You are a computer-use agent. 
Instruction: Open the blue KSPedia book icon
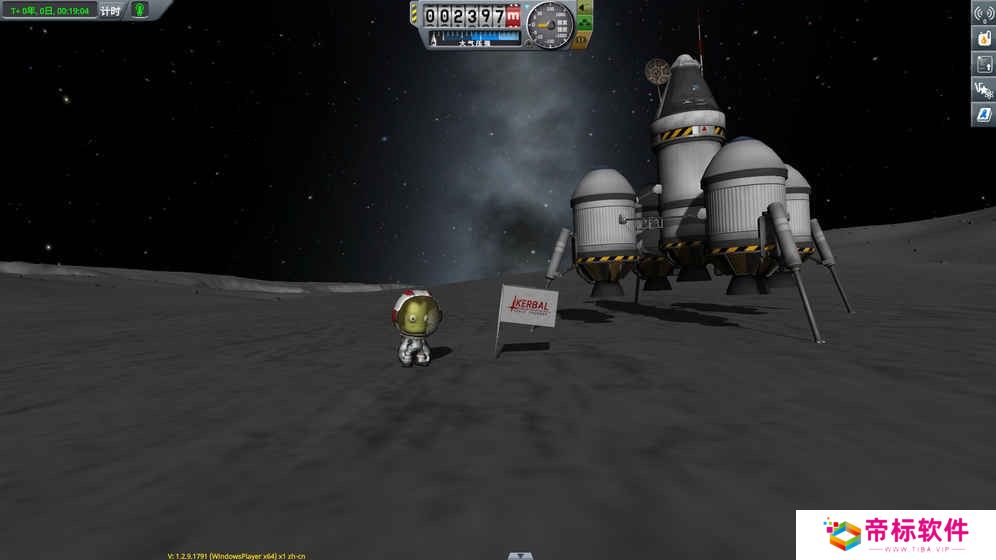982,114
